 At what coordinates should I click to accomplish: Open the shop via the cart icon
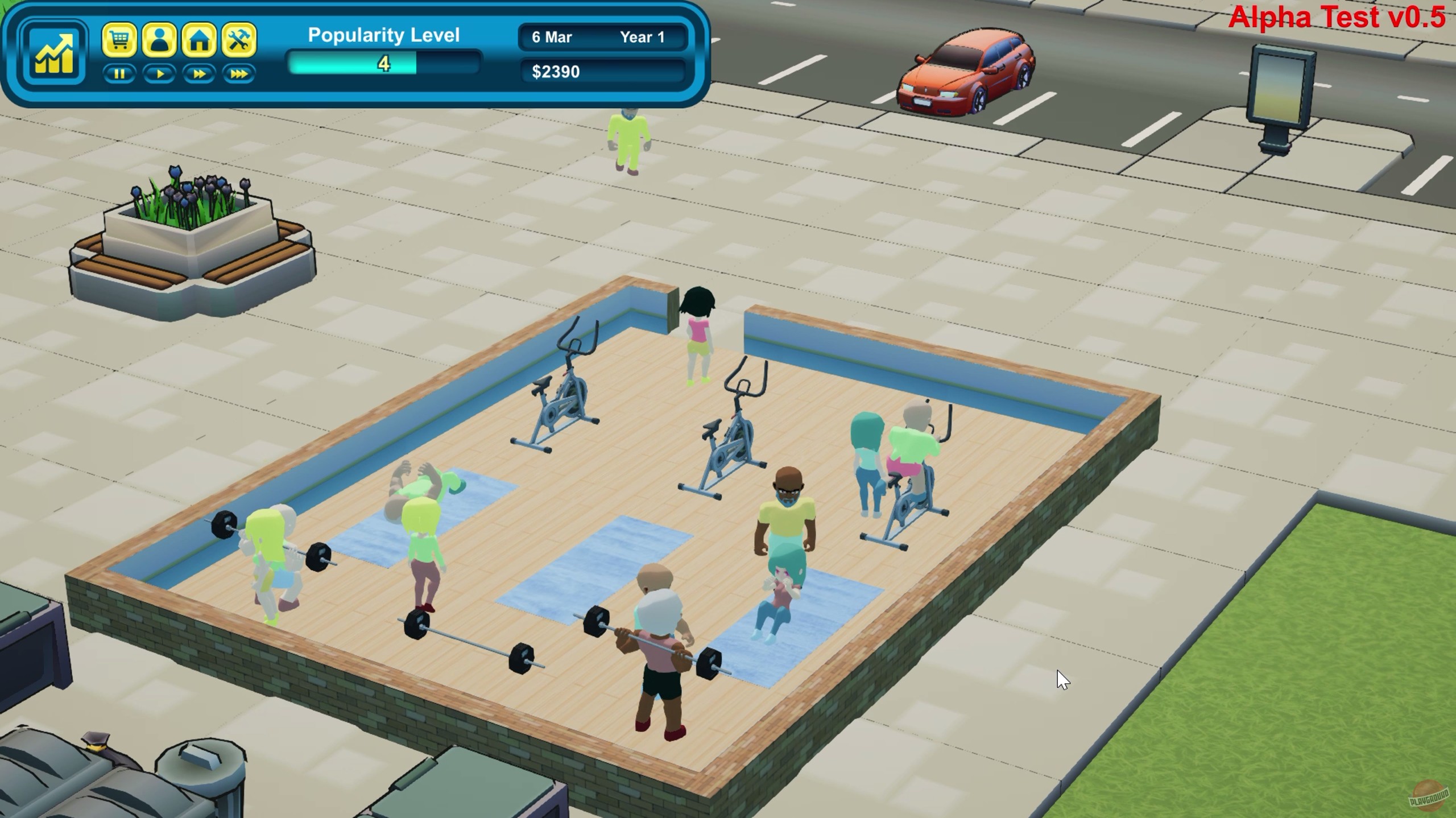click(x=121, y=39)
